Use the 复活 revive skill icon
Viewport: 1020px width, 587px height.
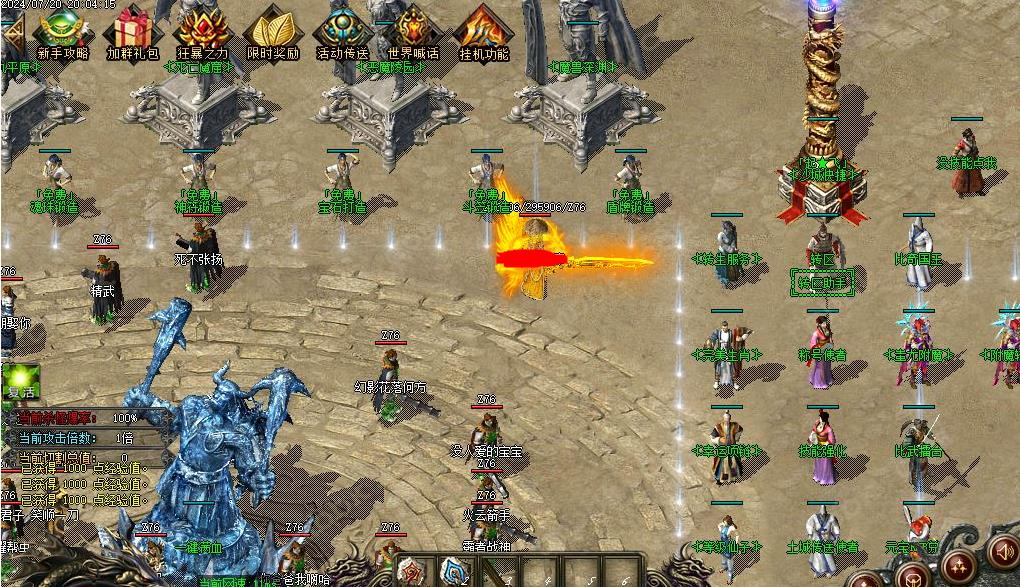coord(19,382)
